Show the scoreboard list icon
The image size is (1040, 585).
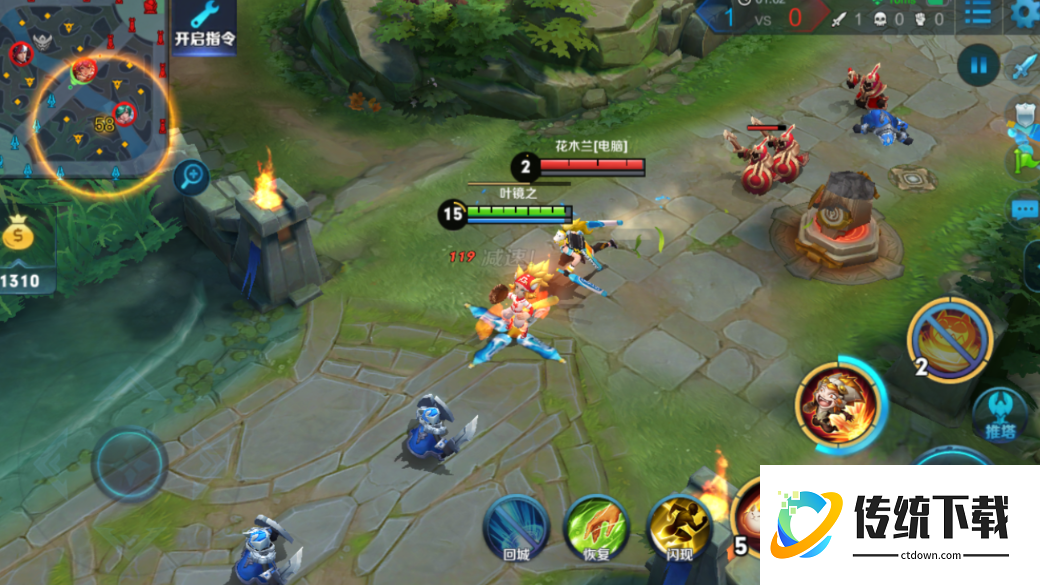[978, 14]
